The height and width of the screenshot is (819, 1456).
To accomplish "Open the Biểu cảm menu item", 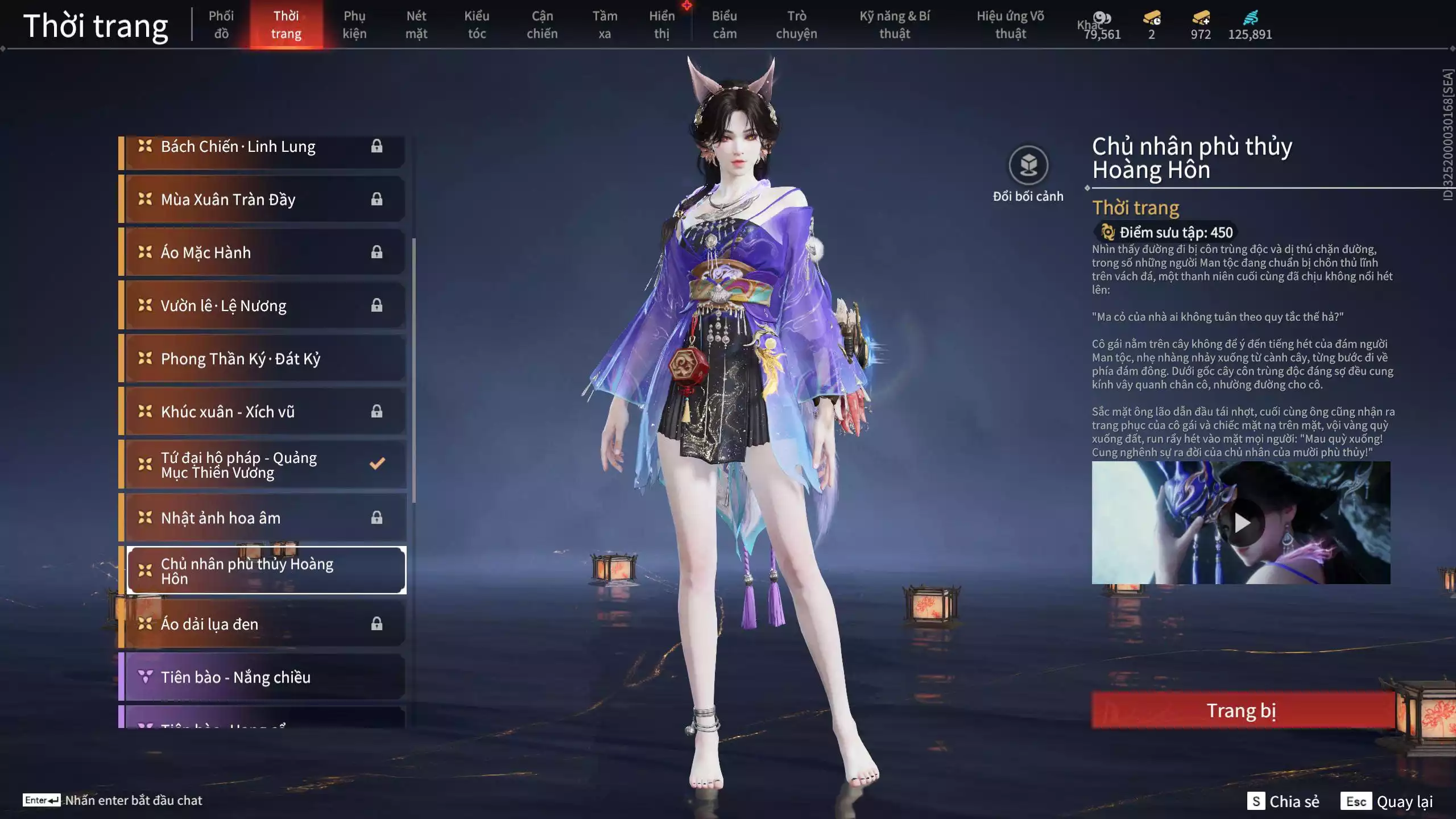I will [725, 24].
